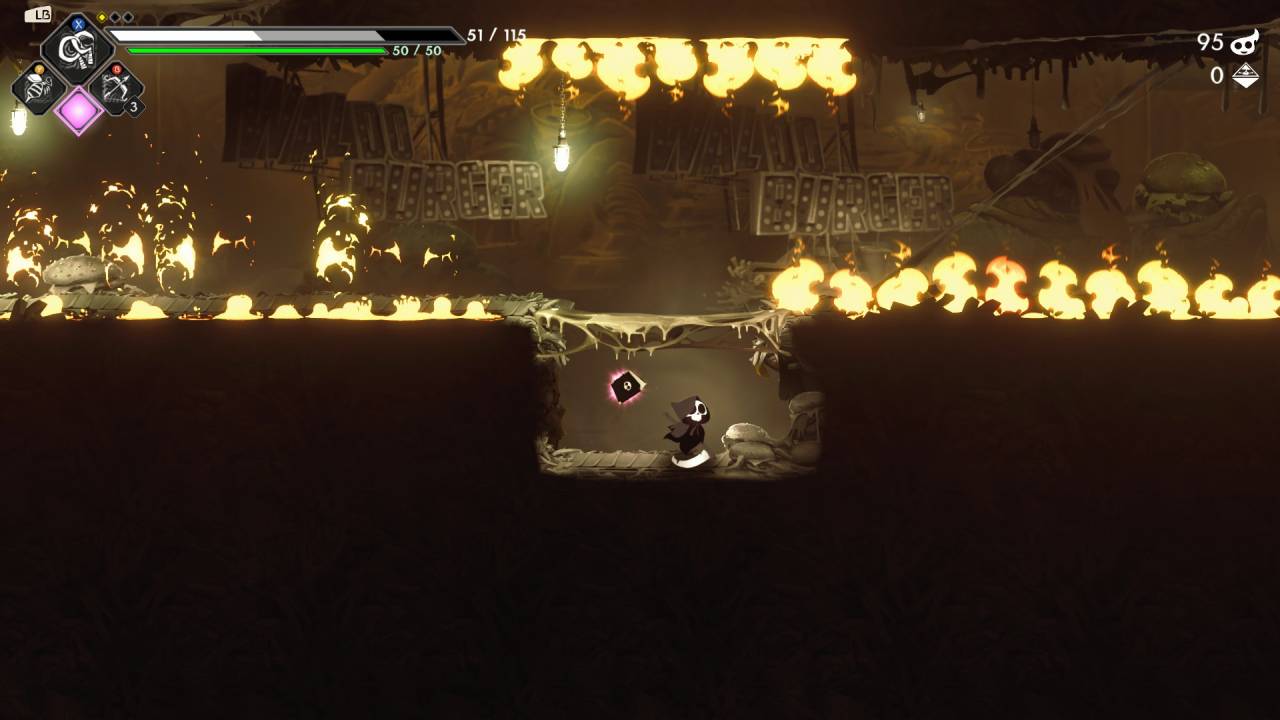Use the bow and arrow spell icon

click(x=116, y=89)
